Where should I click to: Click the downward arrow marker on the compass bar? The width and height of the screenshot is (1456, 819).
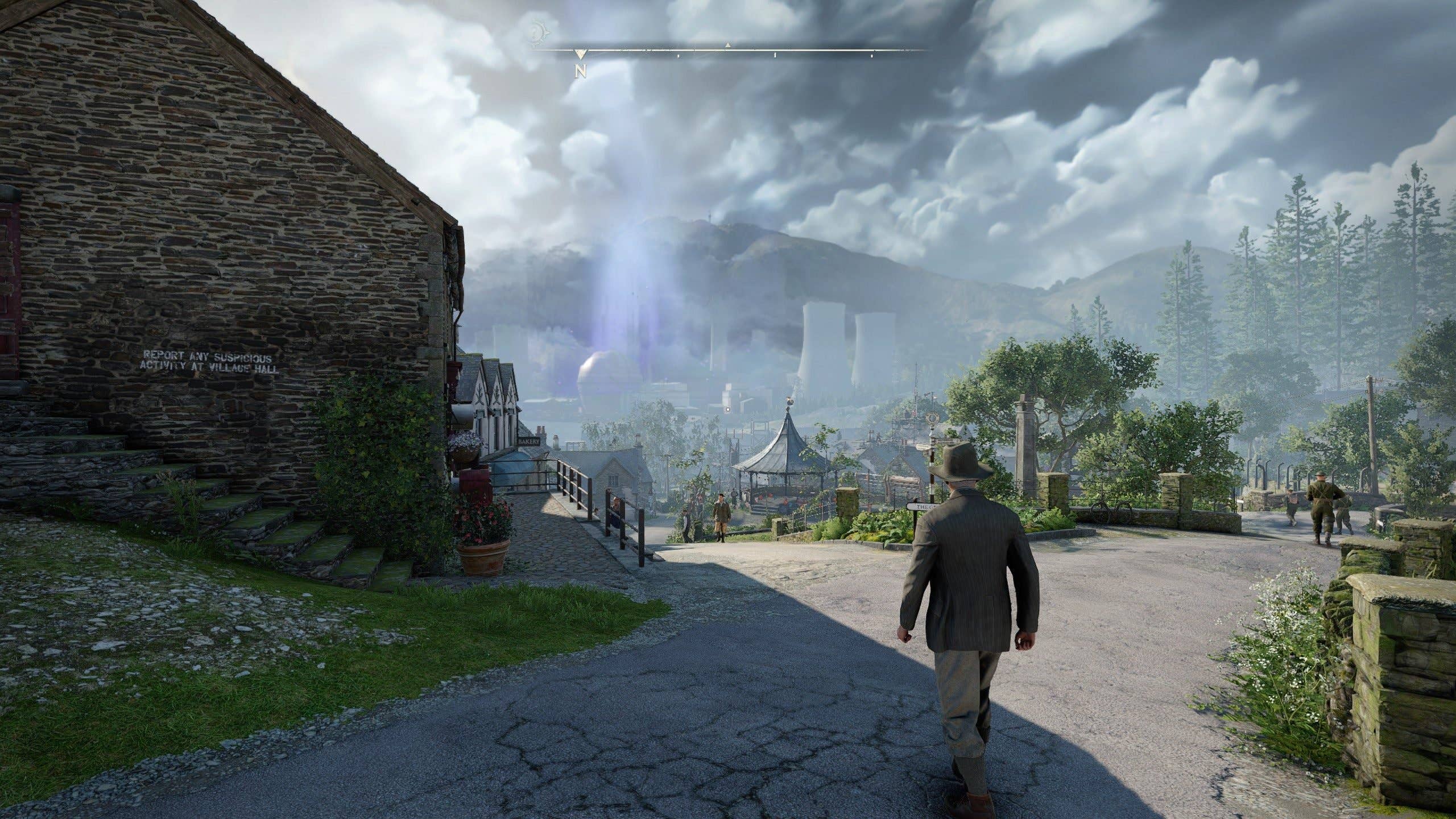pyautogui.click(x=581, y=55)
